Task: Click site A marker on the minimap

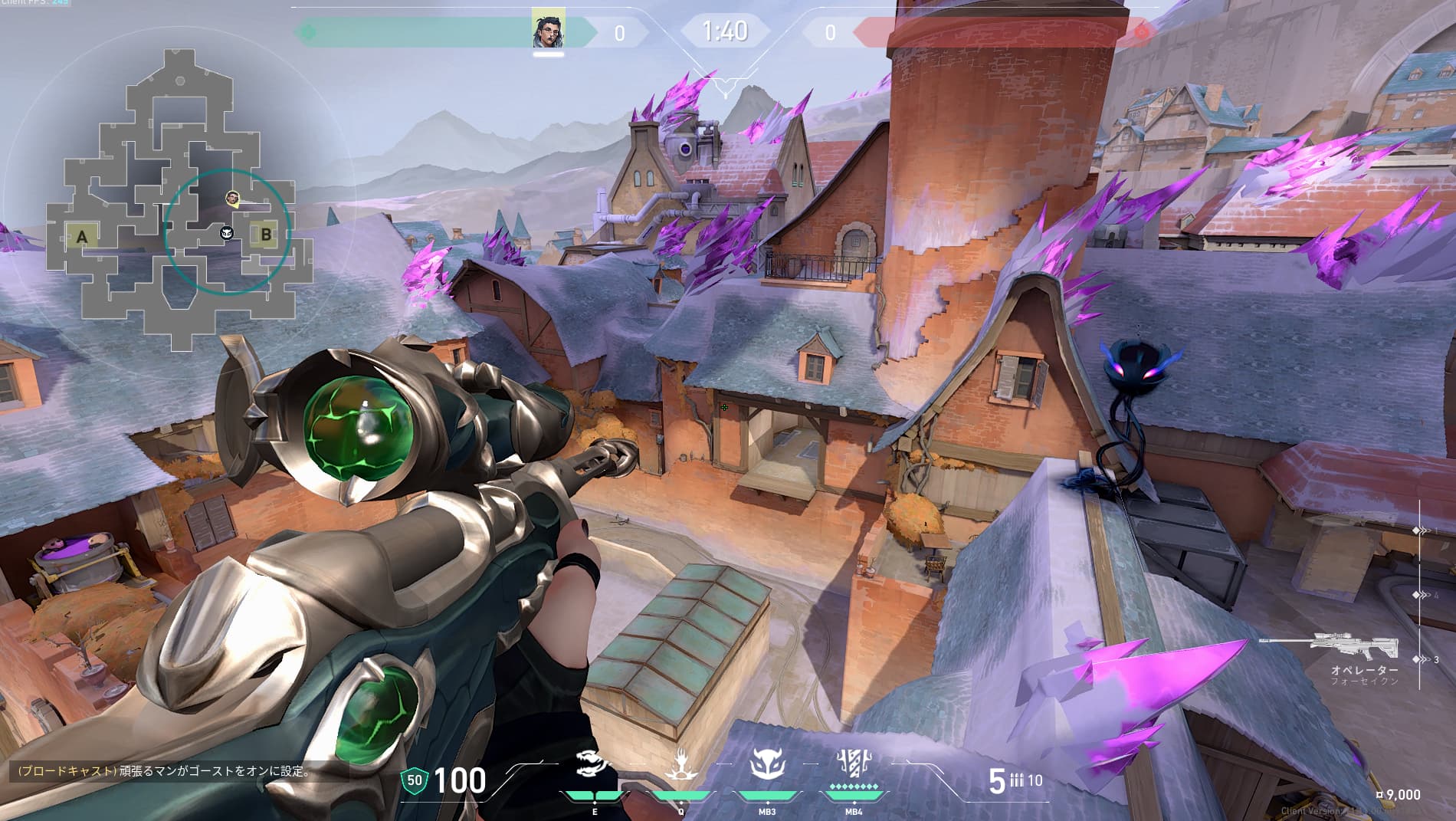Action: [82, 236]
